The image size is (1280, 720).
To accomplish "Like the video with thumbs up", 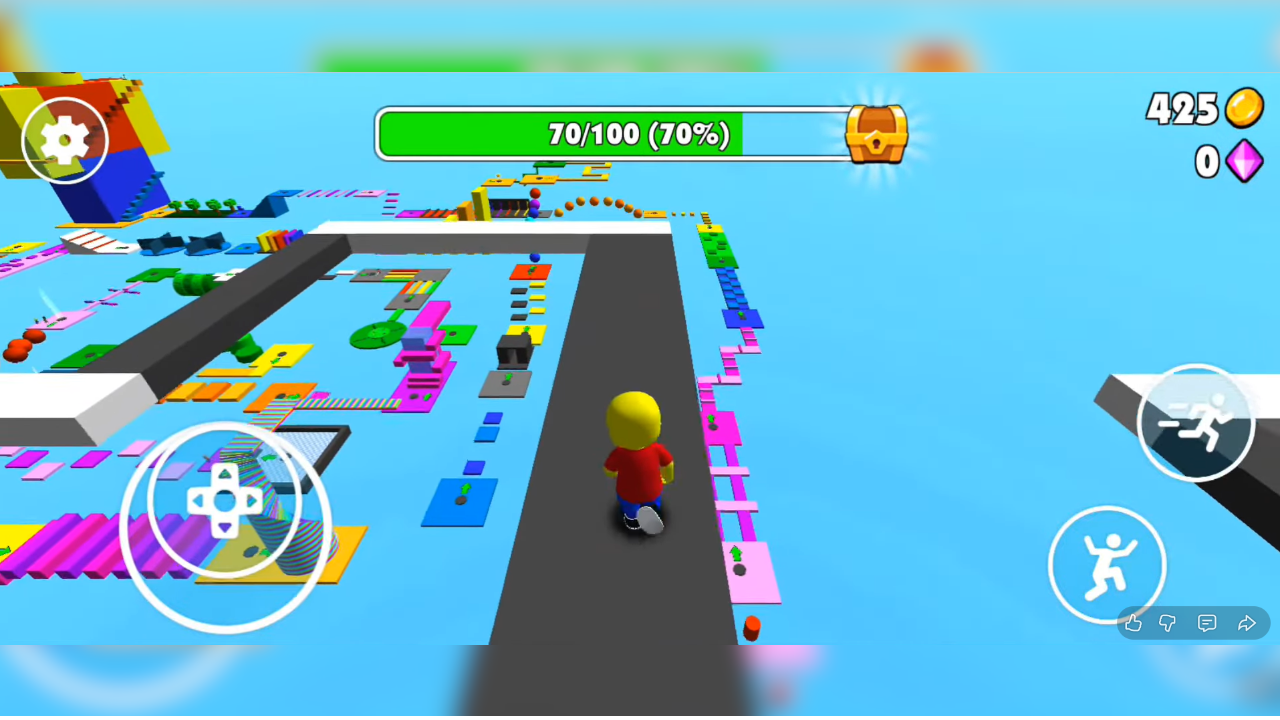I will 1133,624.
